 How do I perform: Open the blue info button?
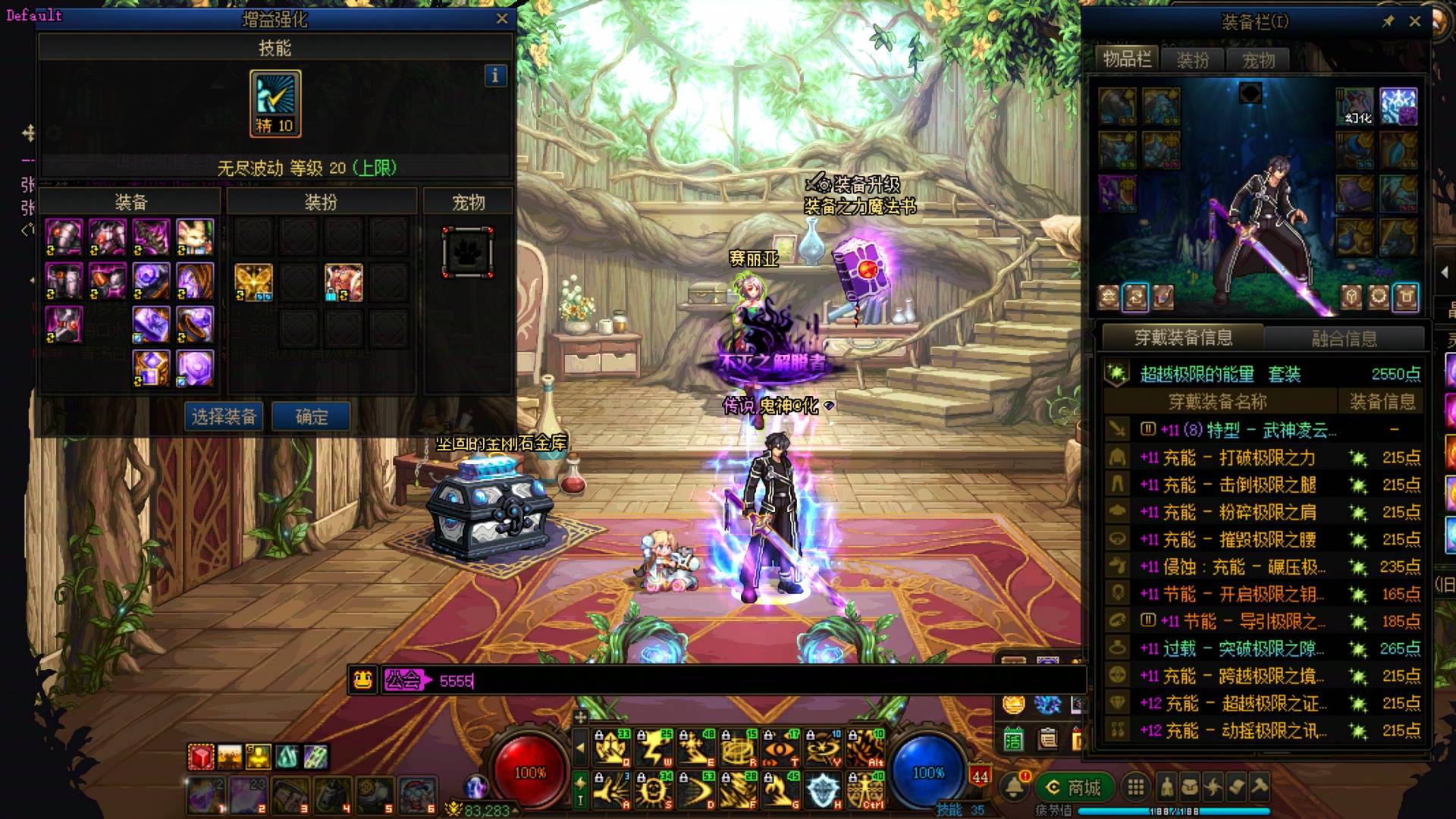pos(495,75)
